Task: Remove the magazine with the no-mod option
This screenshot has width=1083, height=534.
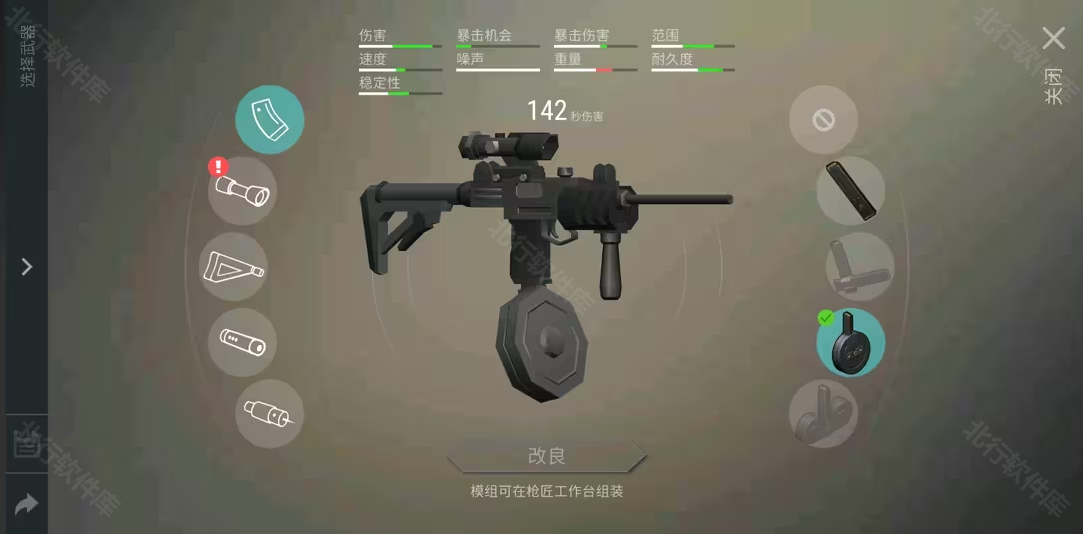Action: coord(823,120)
